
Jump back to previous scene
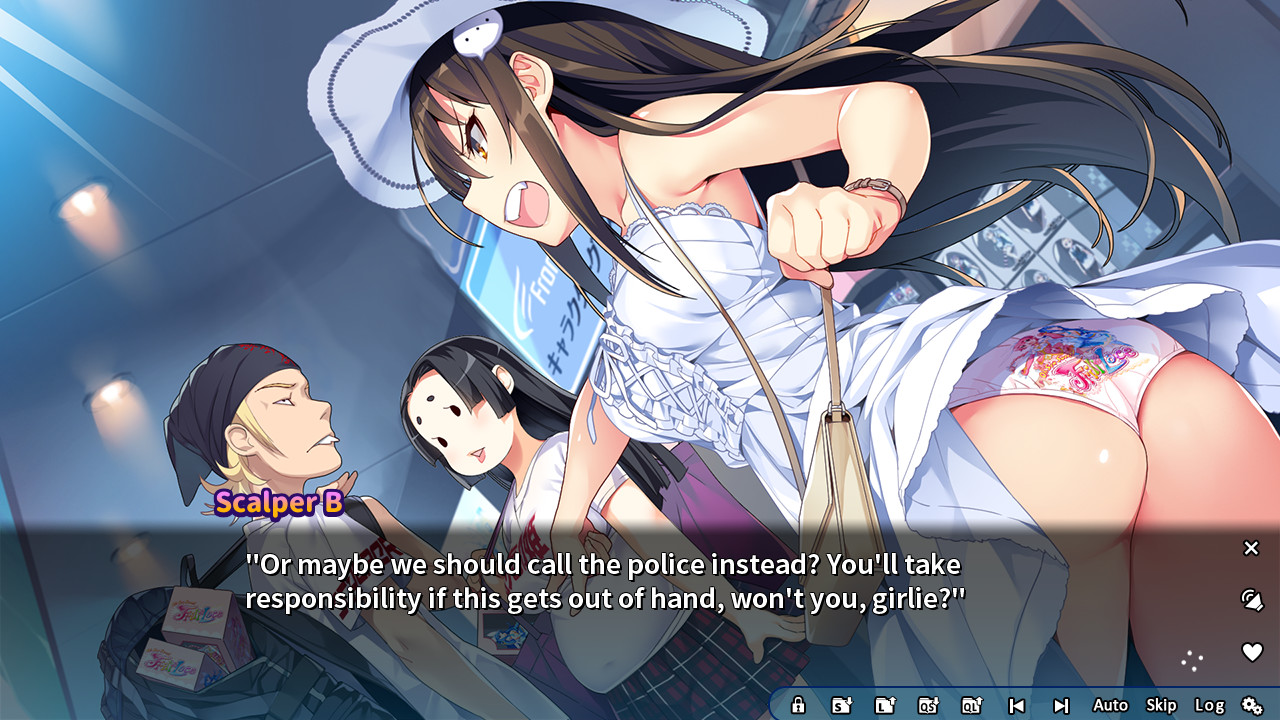coord(1016,705)
